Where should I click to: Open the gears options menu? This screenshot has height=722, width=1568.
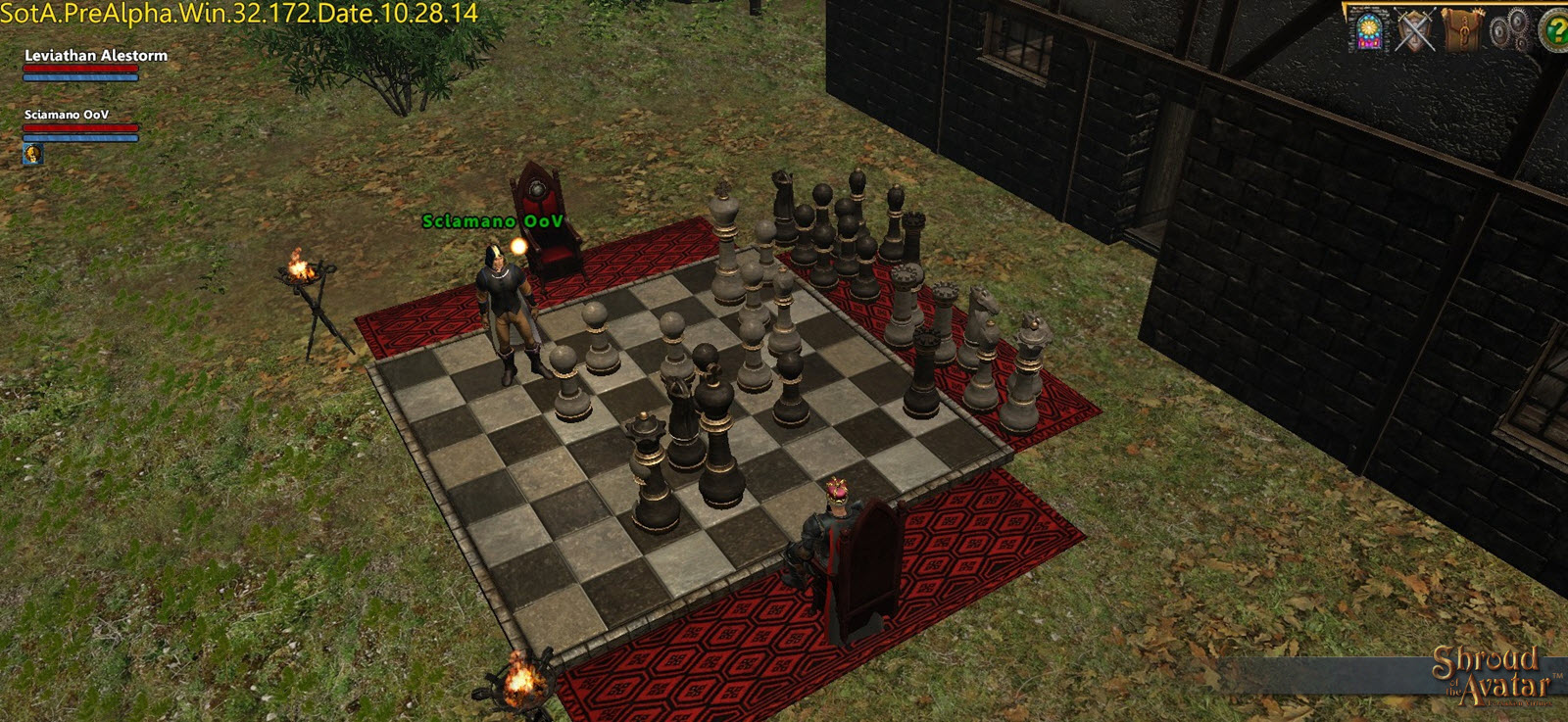(x=1510, y=30)
